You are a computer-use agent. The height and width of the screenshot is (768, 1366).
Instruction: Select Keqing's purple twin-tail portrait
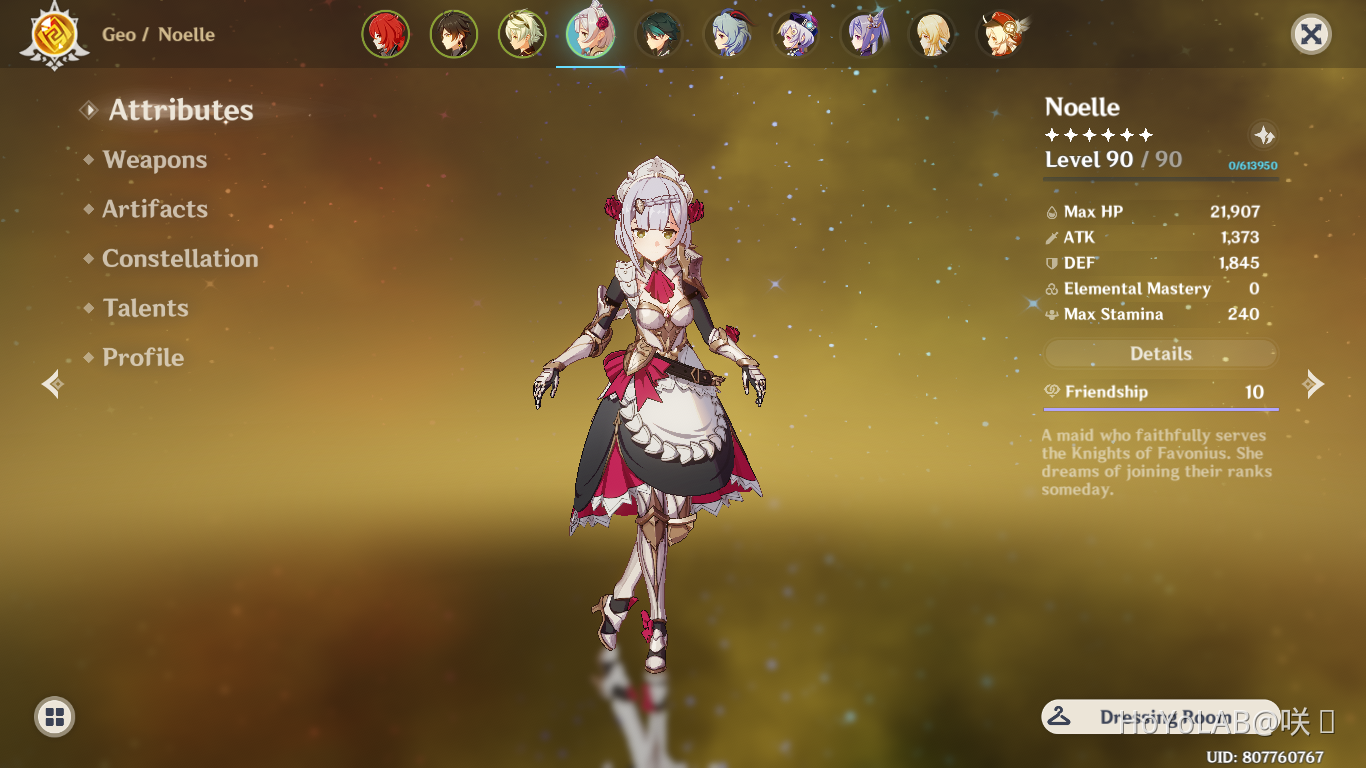865,35
